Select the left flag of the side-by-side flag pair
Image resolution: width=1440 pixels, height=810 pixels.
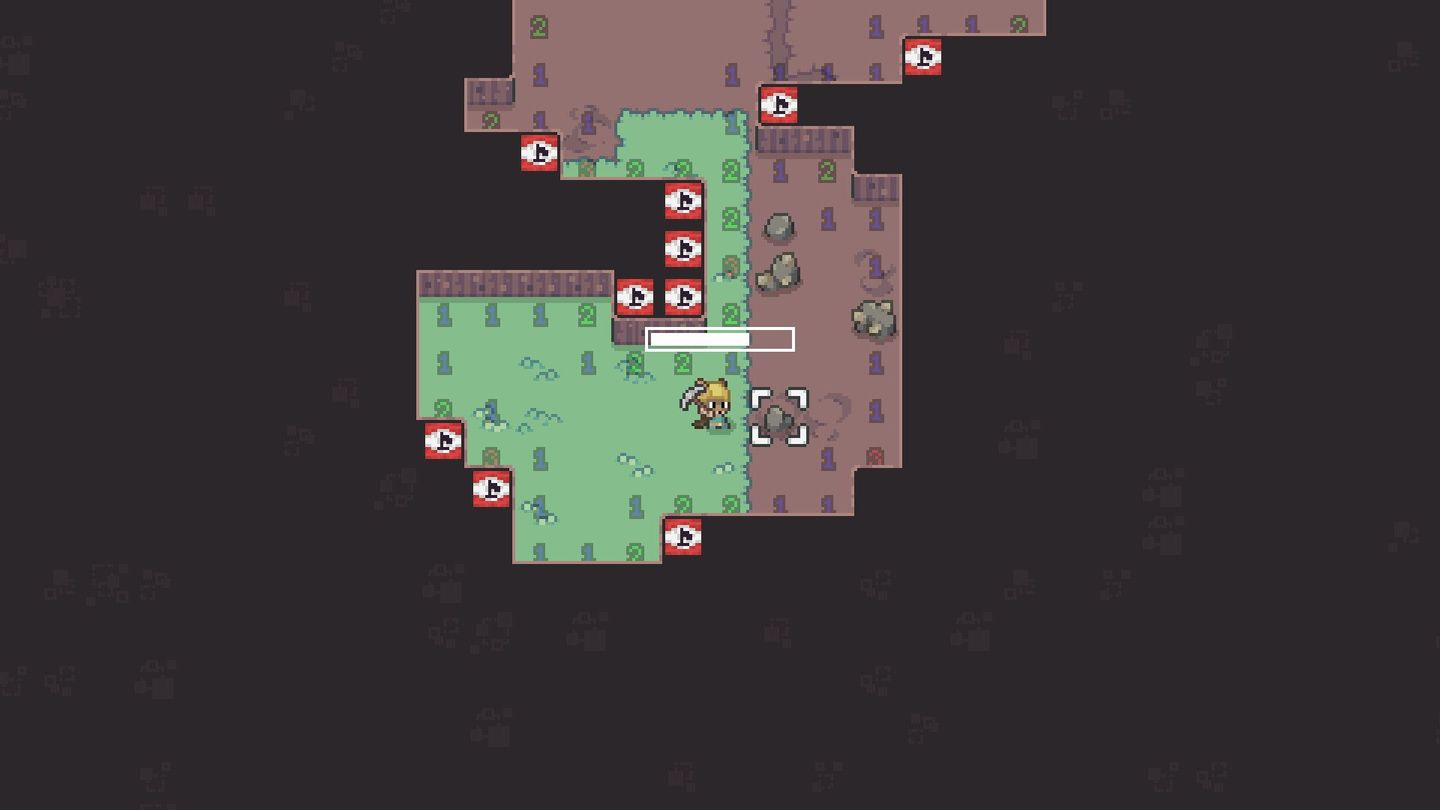635,297
